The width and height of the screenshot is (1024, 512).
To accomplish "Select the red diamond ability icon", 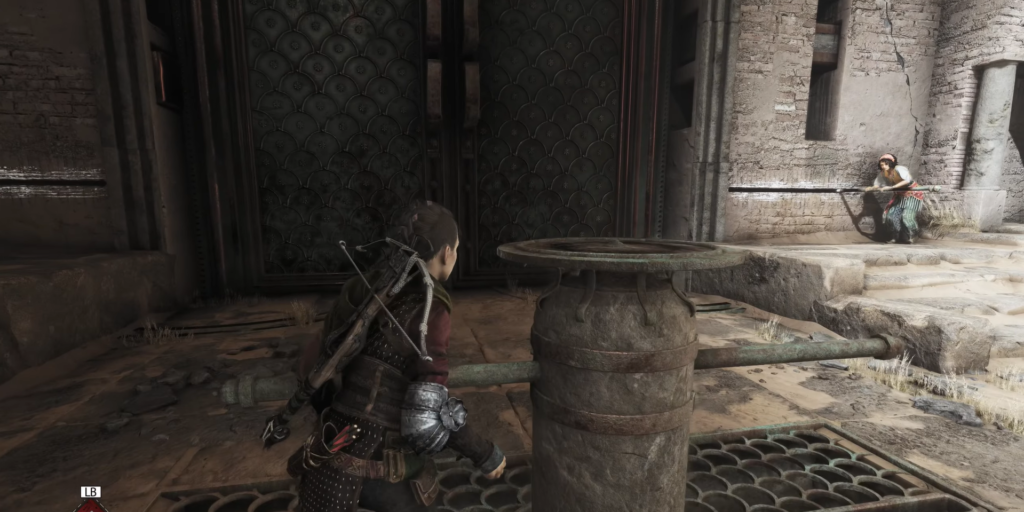I will tap(91, 506).
